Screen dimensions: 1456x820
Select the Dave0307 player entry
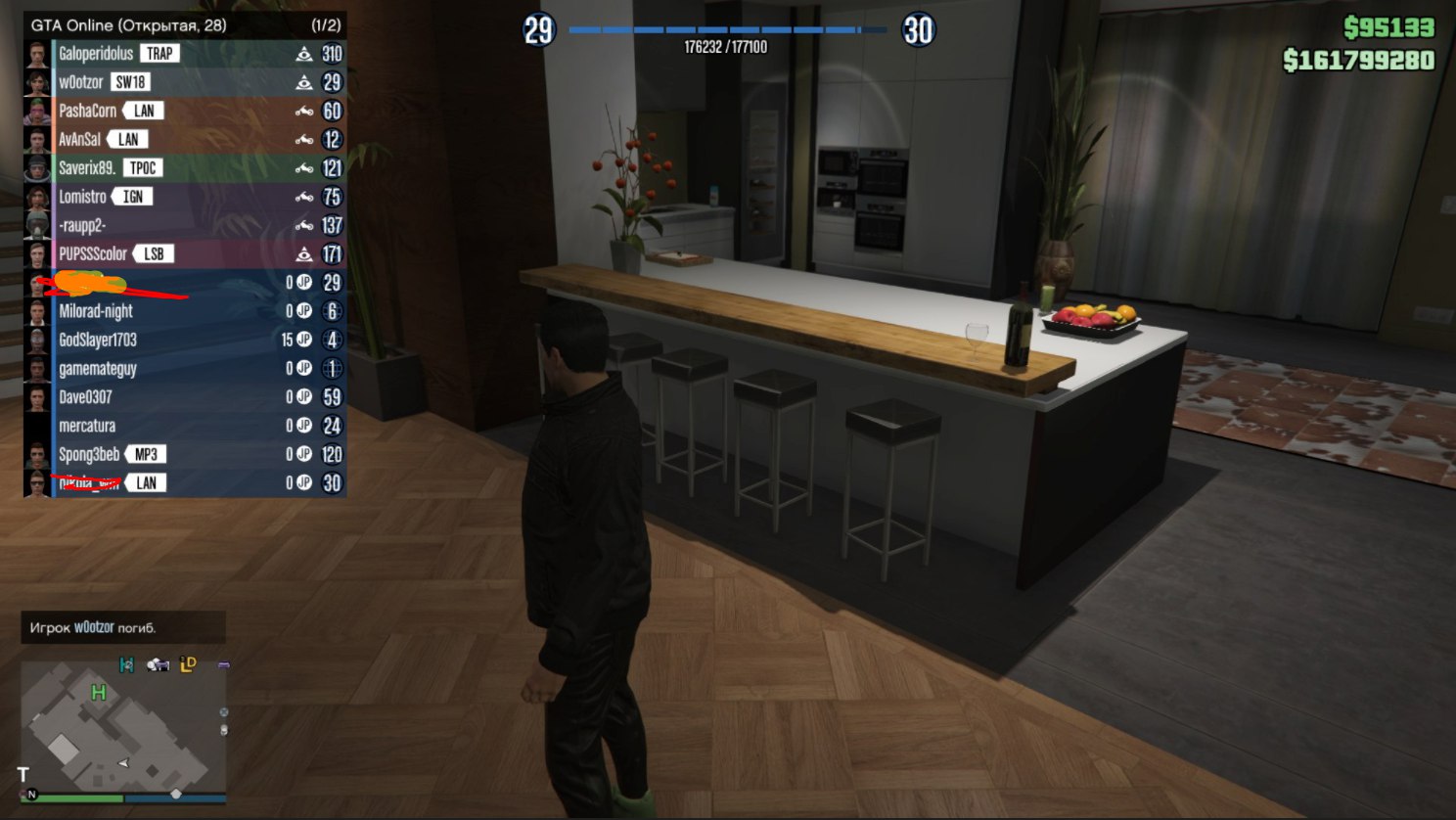(x=85, y=397)
